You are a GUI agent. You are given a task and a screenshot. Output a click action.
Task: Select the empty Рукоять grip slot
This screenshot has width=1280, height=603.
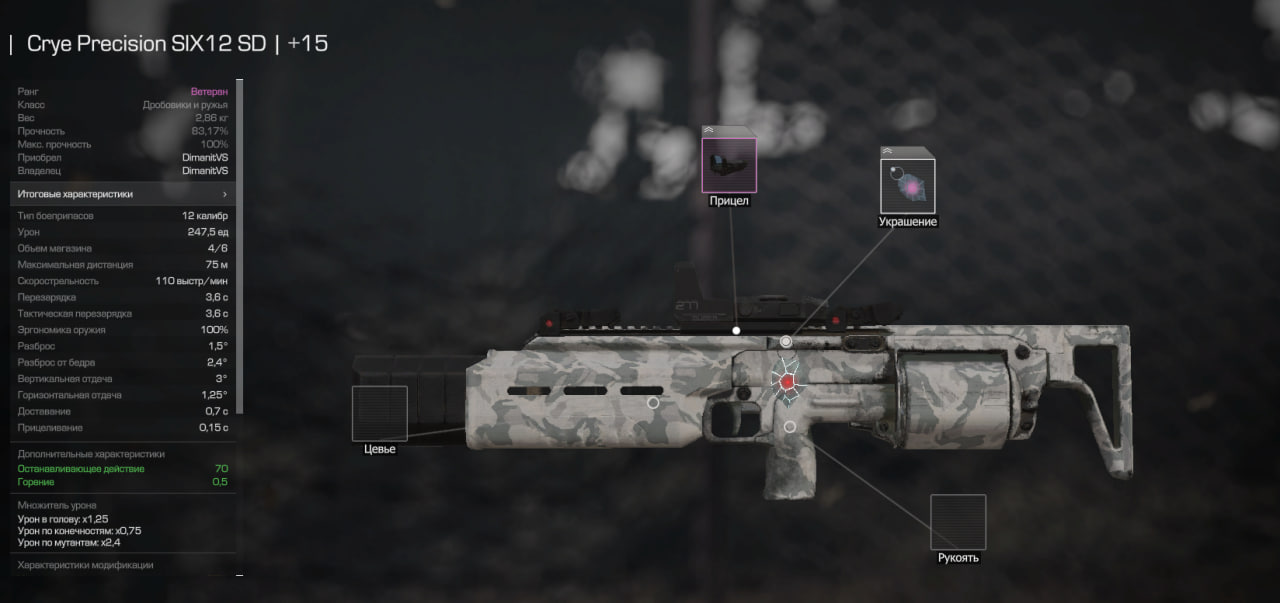[958, 522]
